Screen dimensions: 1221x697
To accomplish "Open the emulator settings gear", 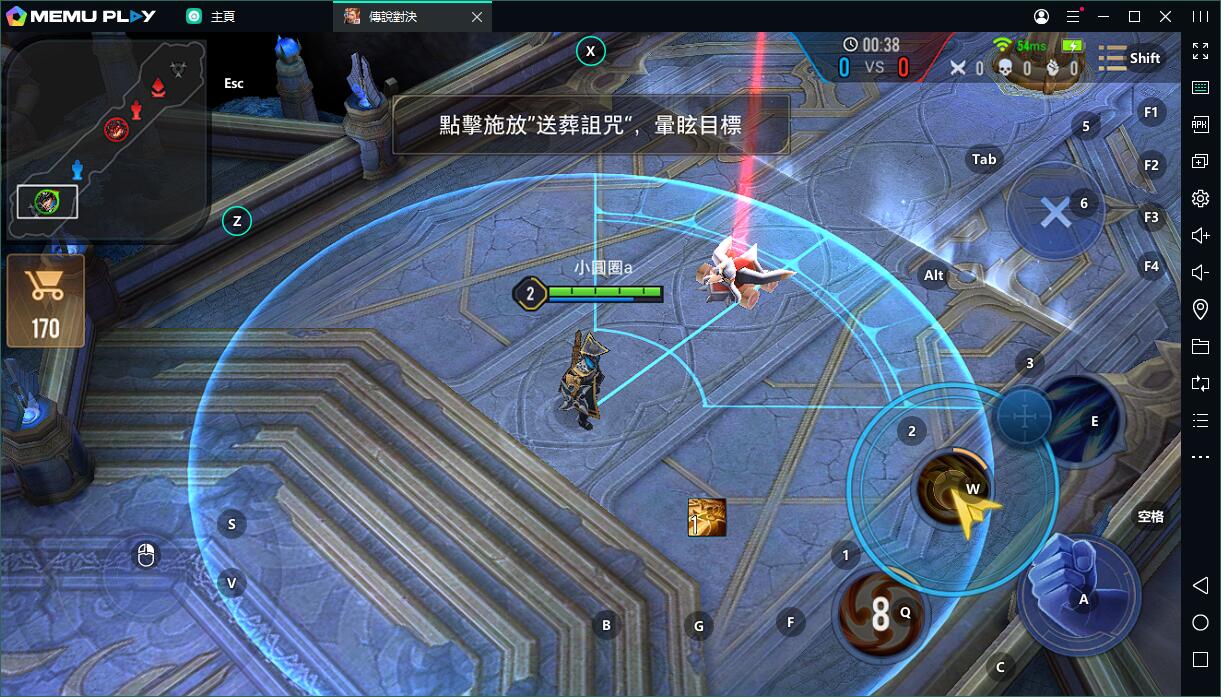I will tap(1201, 199).
